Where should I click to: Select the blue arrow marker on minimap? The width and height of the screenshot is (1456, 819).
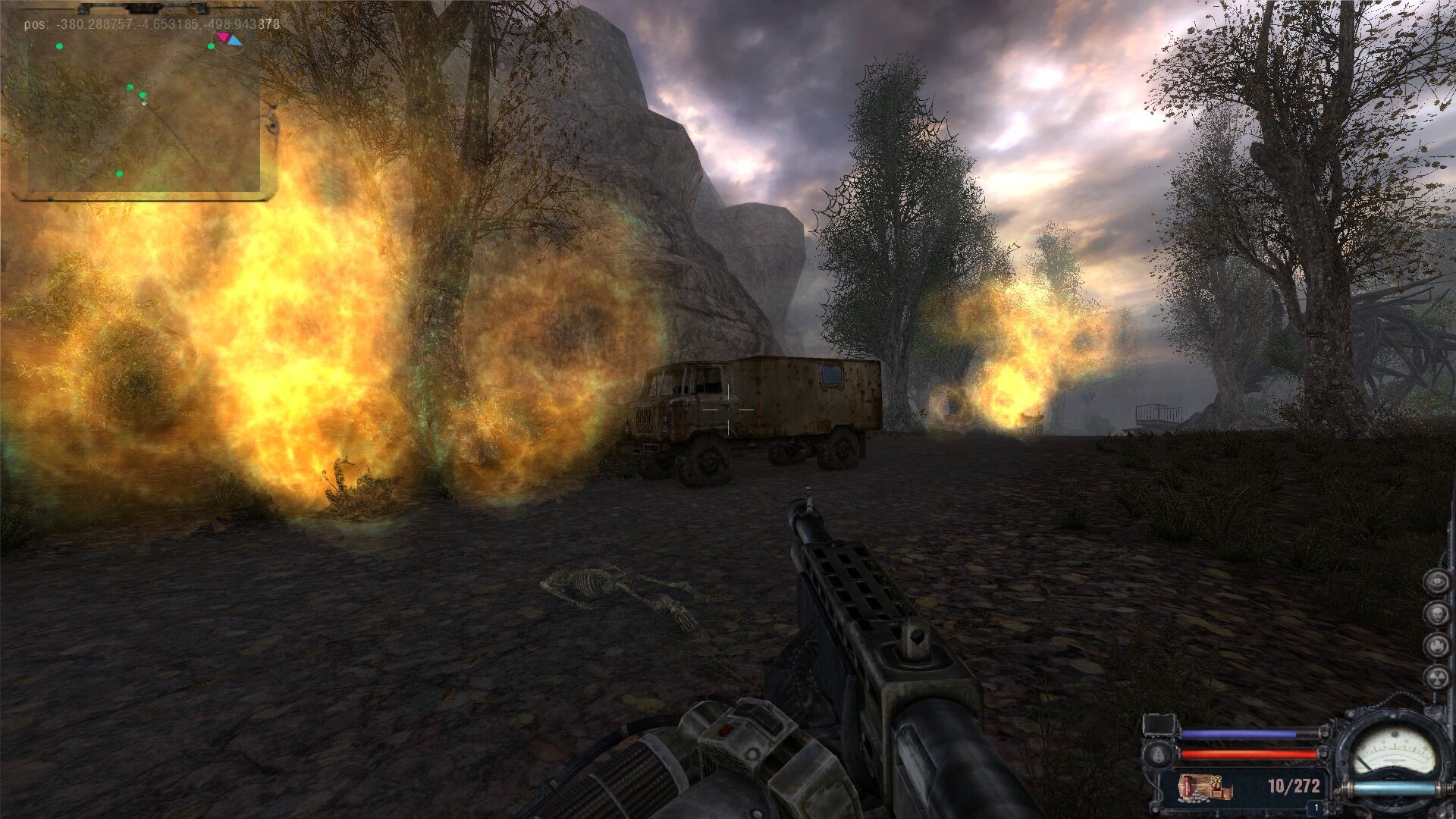[235, 41]
